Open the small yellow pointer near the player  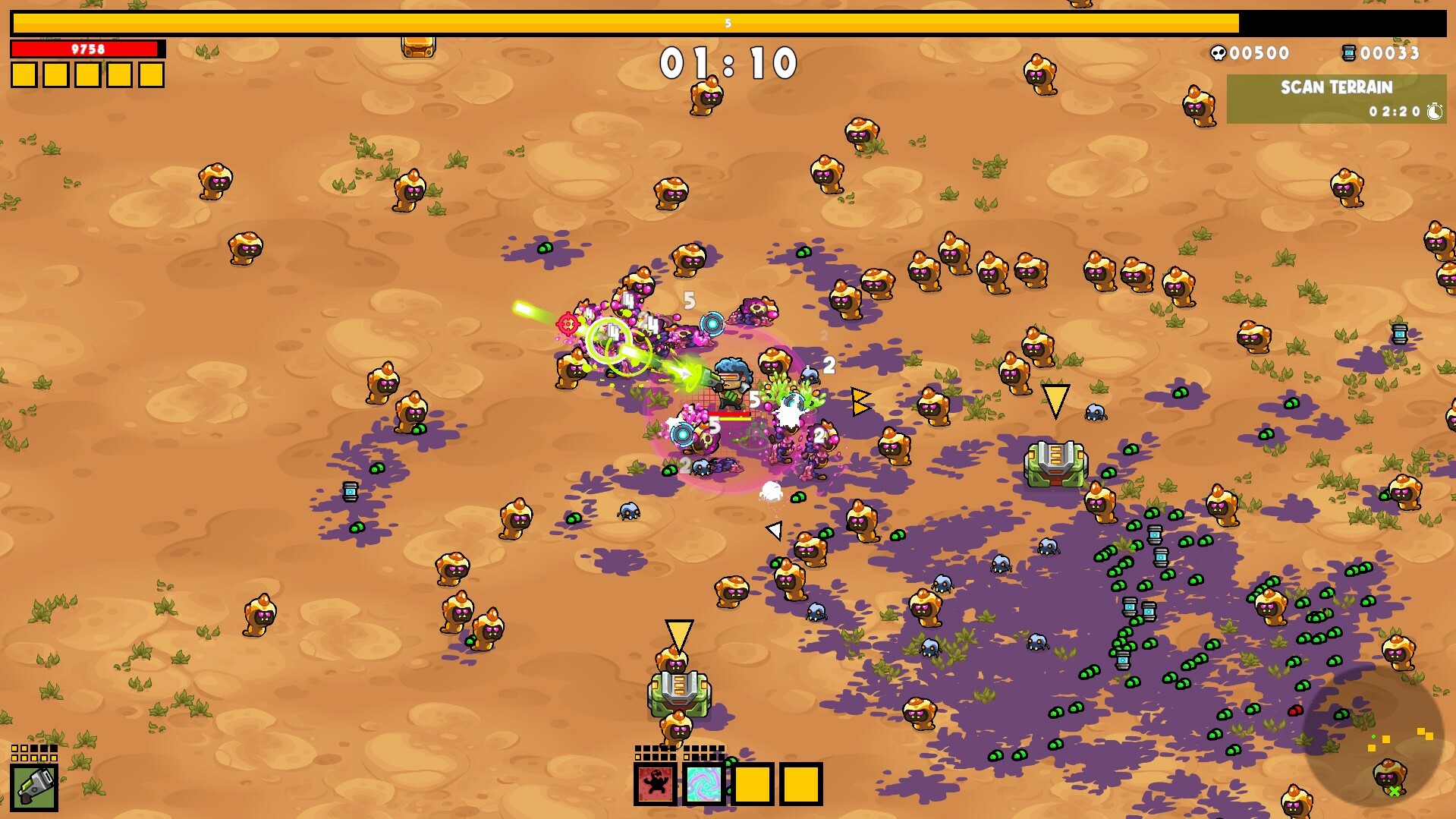pyautogui.click(x=860, y=402)
